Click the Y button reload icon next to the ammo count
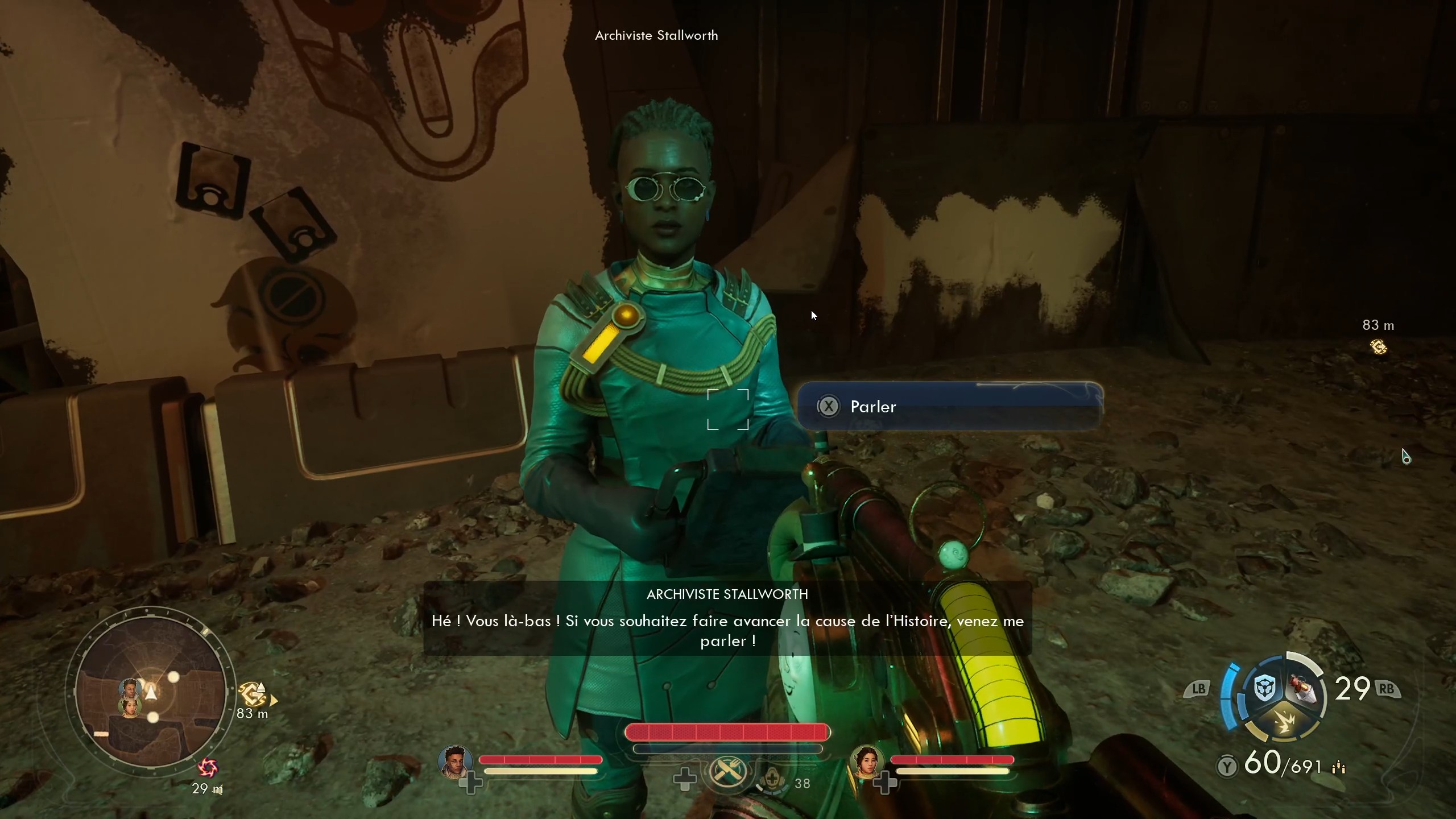This screenshot has width=1456, height=819. pos(1228,767)
